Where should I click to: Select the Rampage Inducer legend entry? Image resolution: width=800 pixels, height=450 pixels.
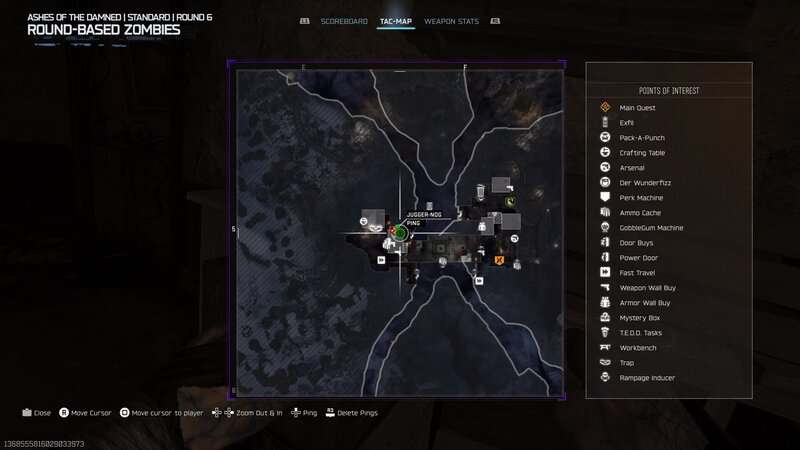pyautogui.click(x=647, y=377)
